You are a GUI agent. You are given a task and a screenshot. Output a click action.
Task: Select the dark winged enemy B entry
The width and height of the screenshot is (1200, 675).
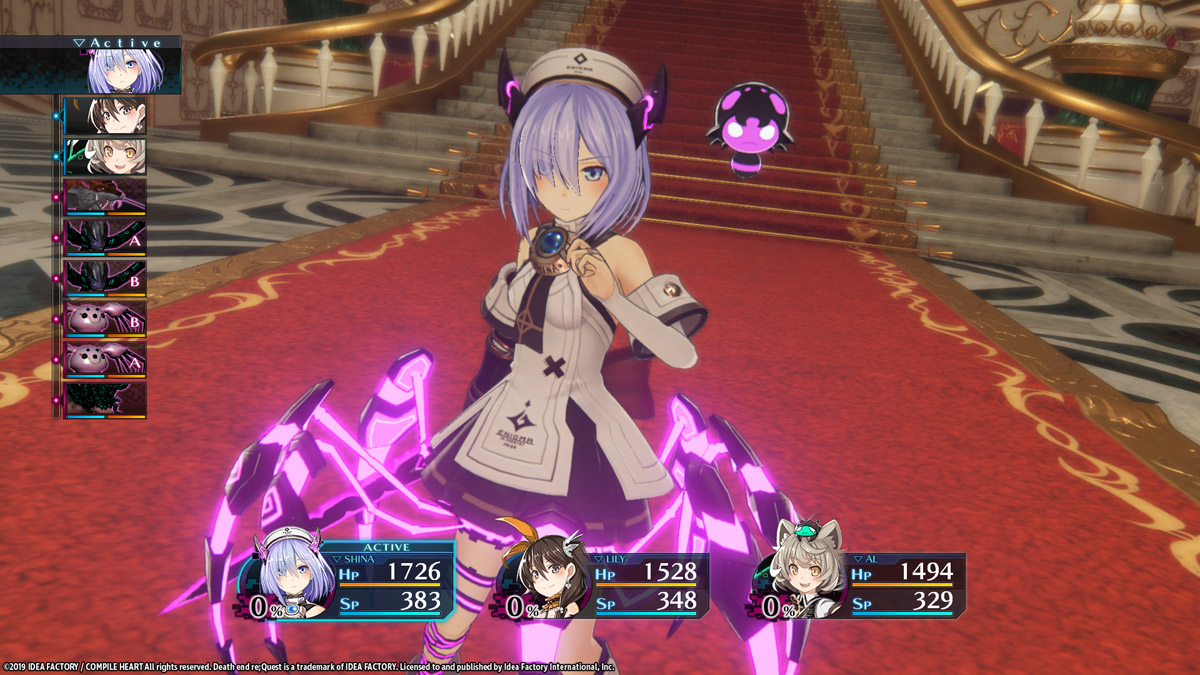pos(105,279)
